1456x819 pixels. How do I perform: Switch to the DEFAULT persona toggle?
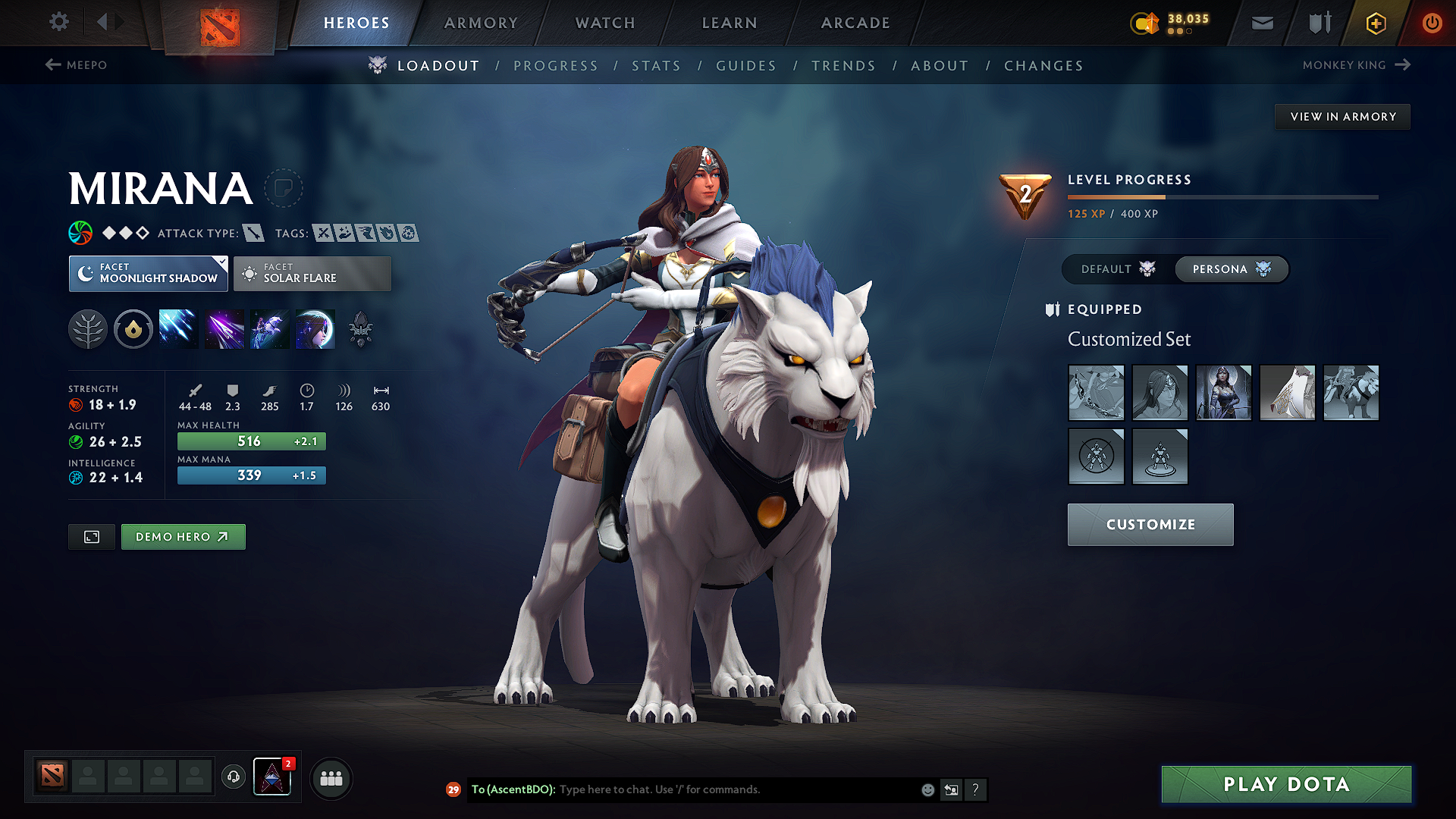[1107, 269]
